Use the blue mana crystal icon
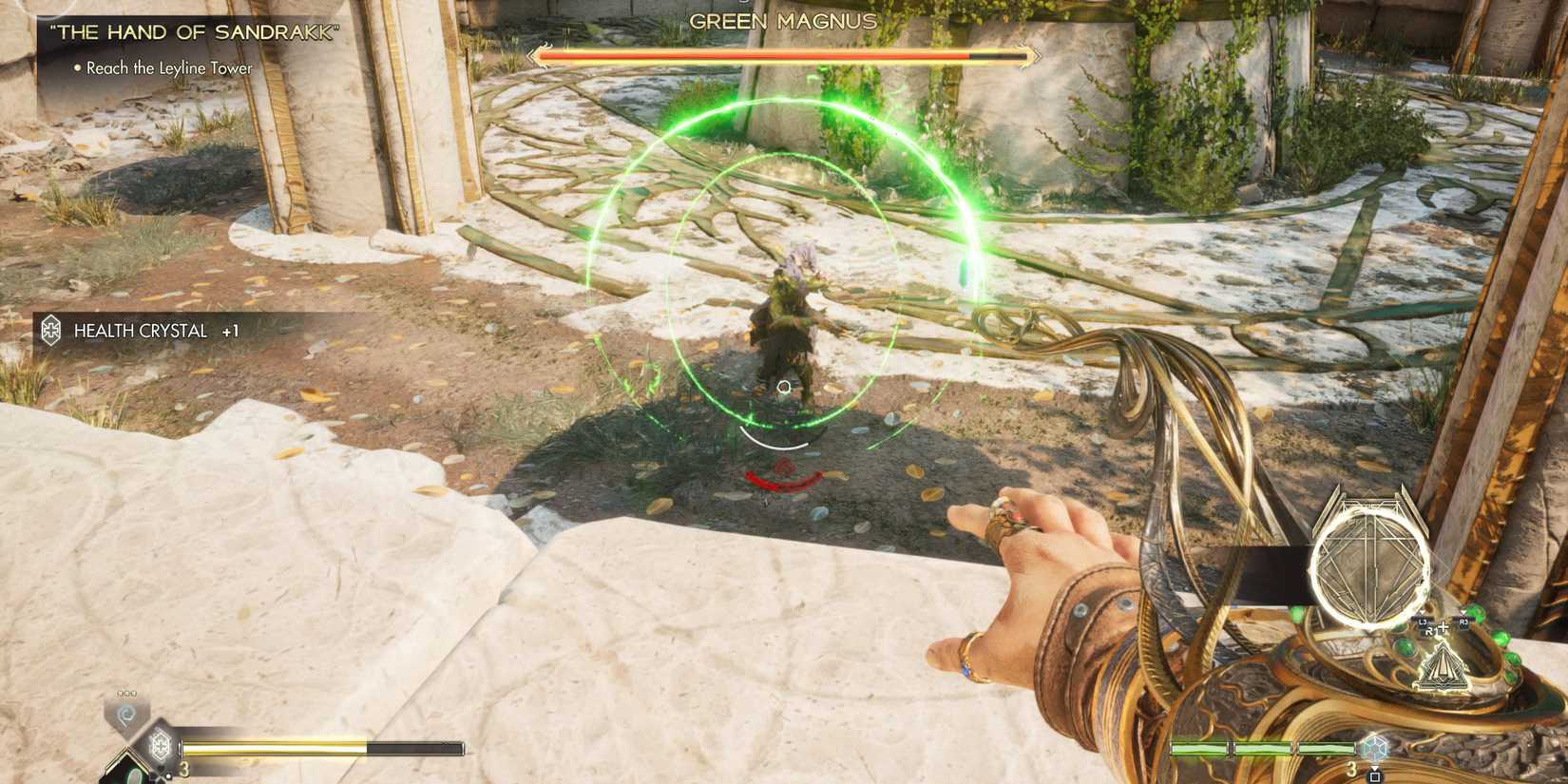The image size is (1568, 784). point(1374,747)
